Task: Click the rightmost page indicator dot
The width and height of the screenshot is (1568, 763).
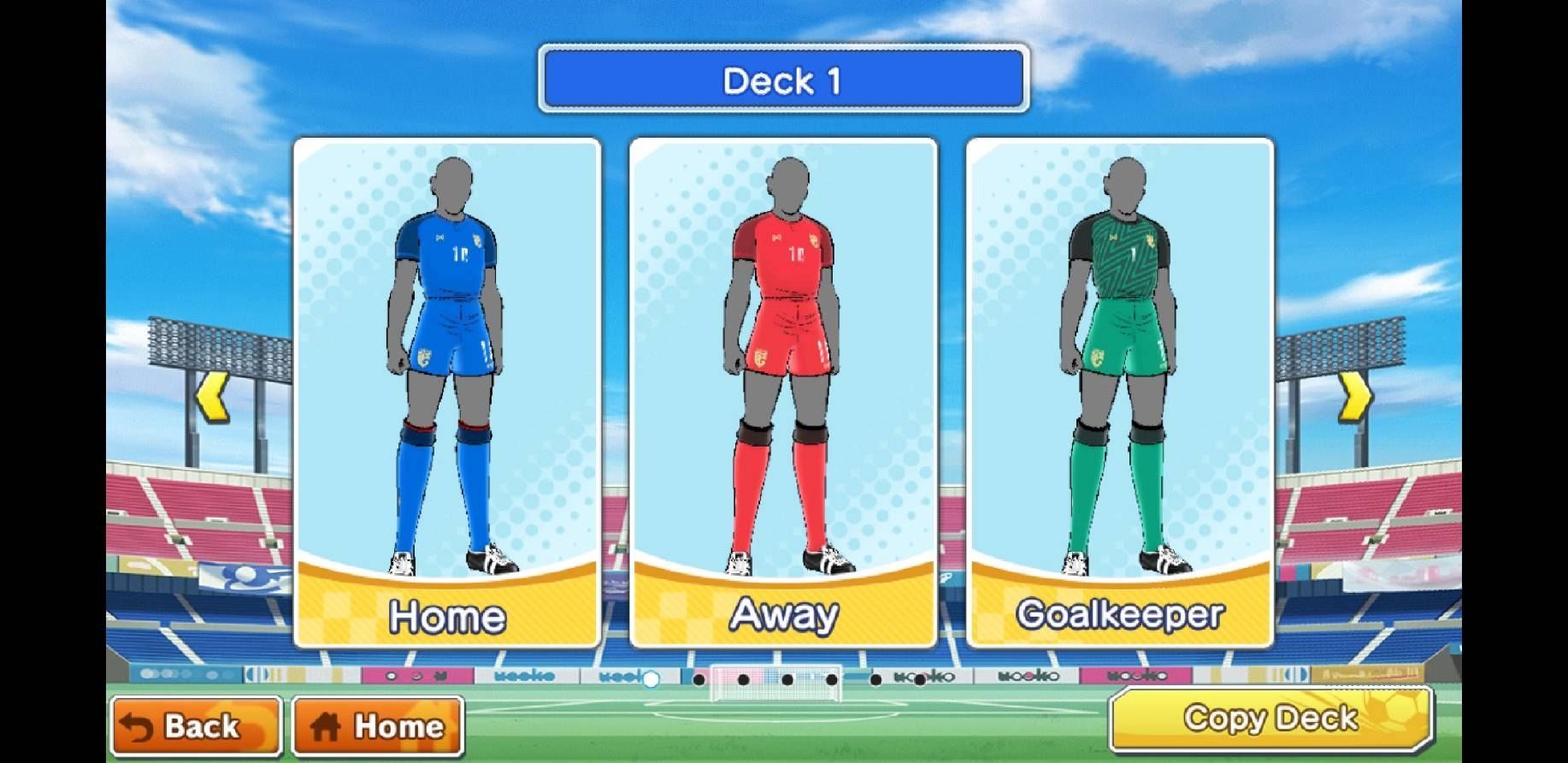Action: [x=919, y=680]
